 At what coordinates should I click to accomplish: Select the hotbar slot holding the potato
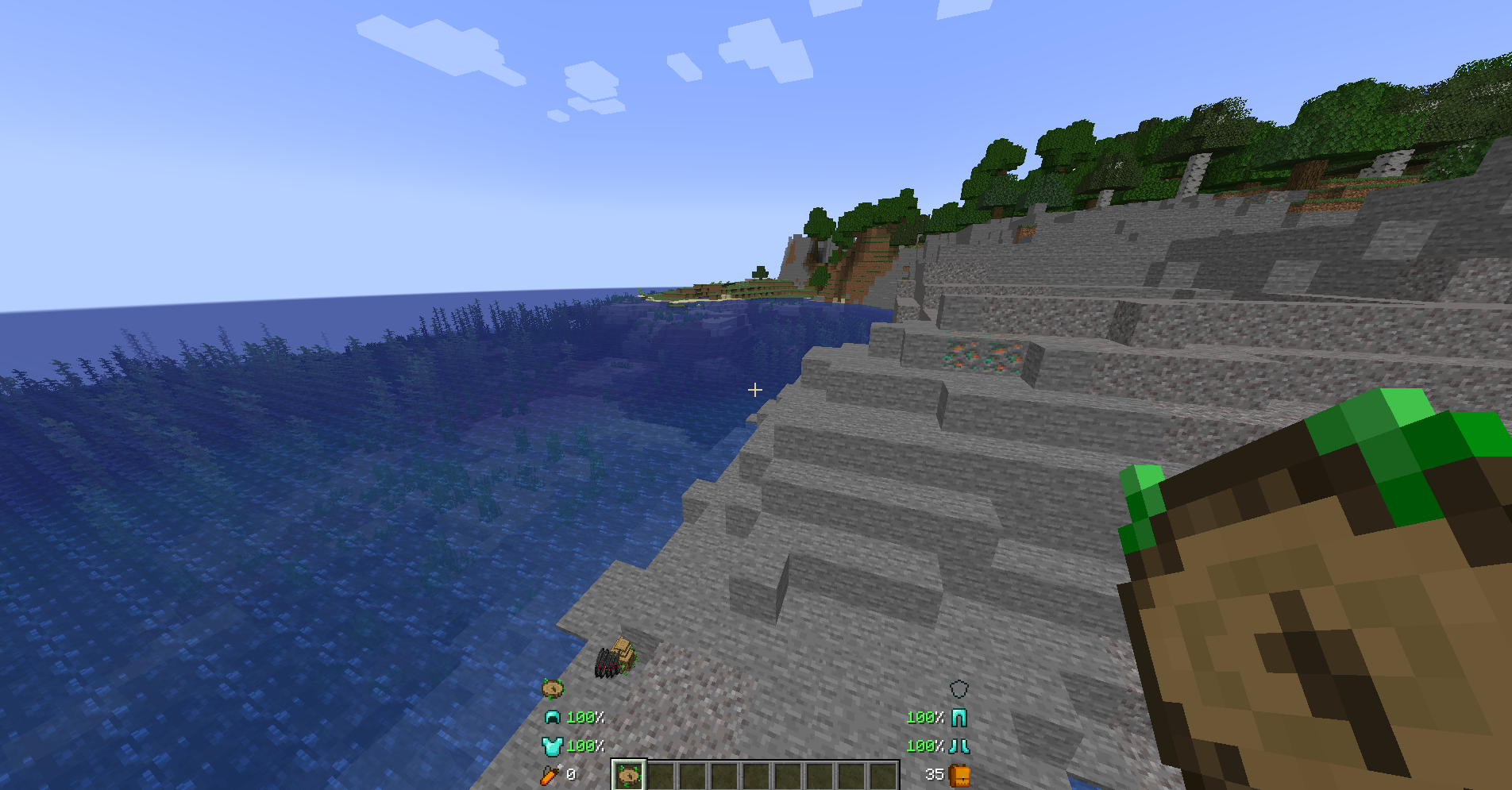pos(629,775)
